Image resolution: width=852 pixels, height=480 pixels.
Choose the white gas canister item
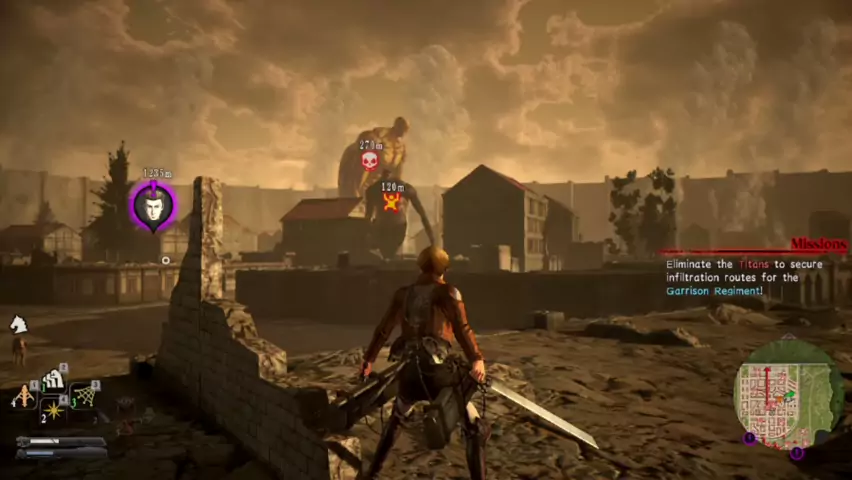53,380
